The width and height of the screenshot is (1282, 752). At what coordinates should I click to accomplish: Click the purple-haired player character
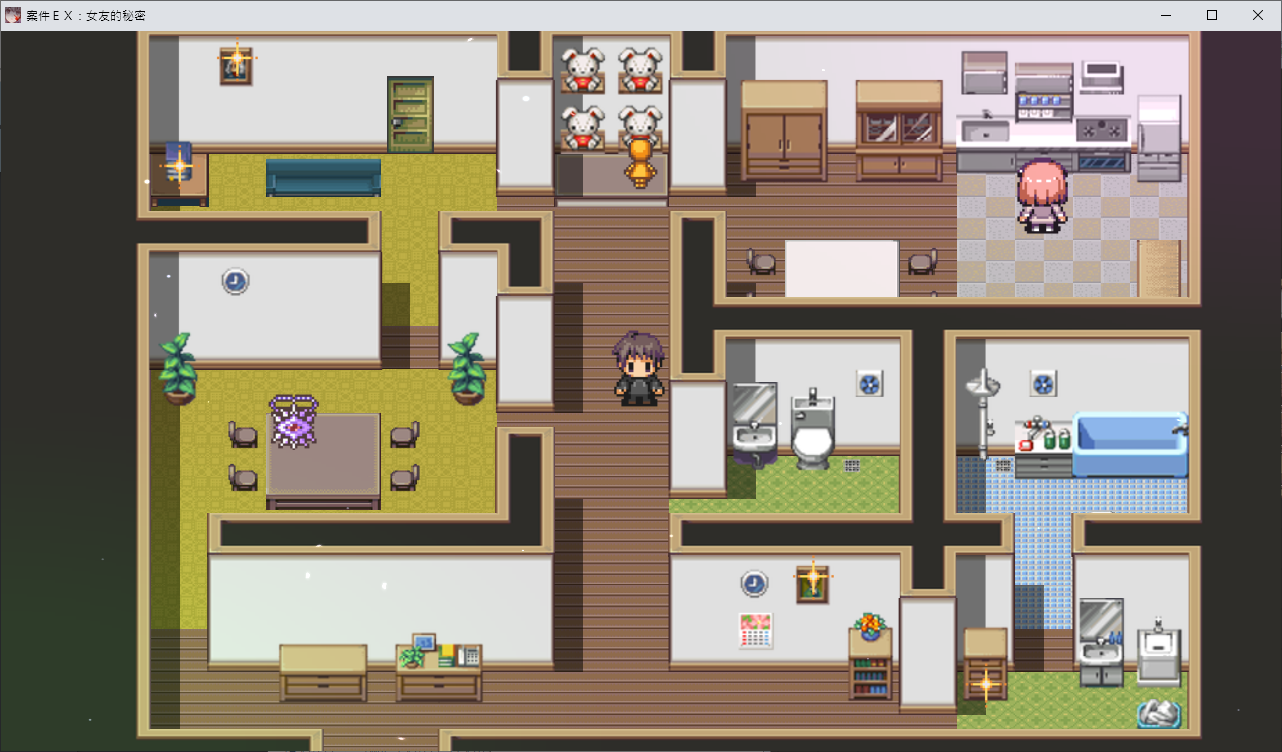pyautogui.click(x=640, y=370)
